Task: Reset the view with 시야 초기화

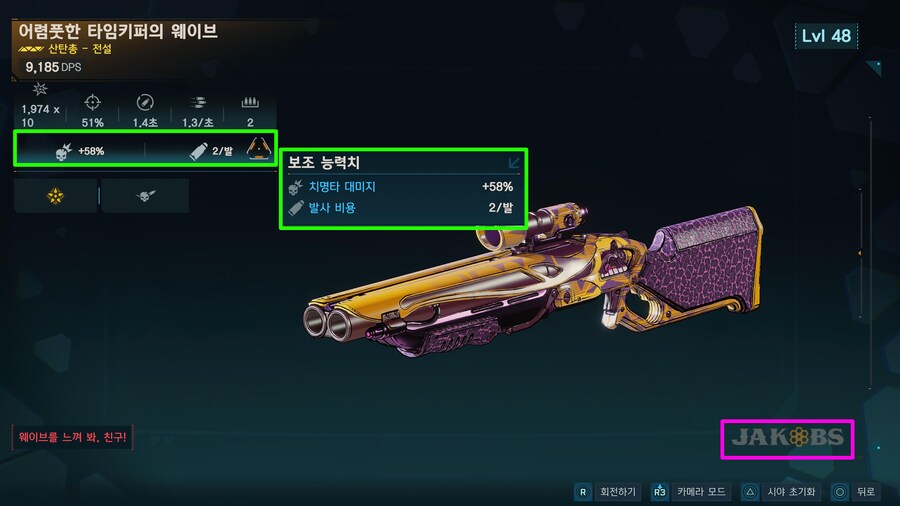Action: click(x=778, y=492)
